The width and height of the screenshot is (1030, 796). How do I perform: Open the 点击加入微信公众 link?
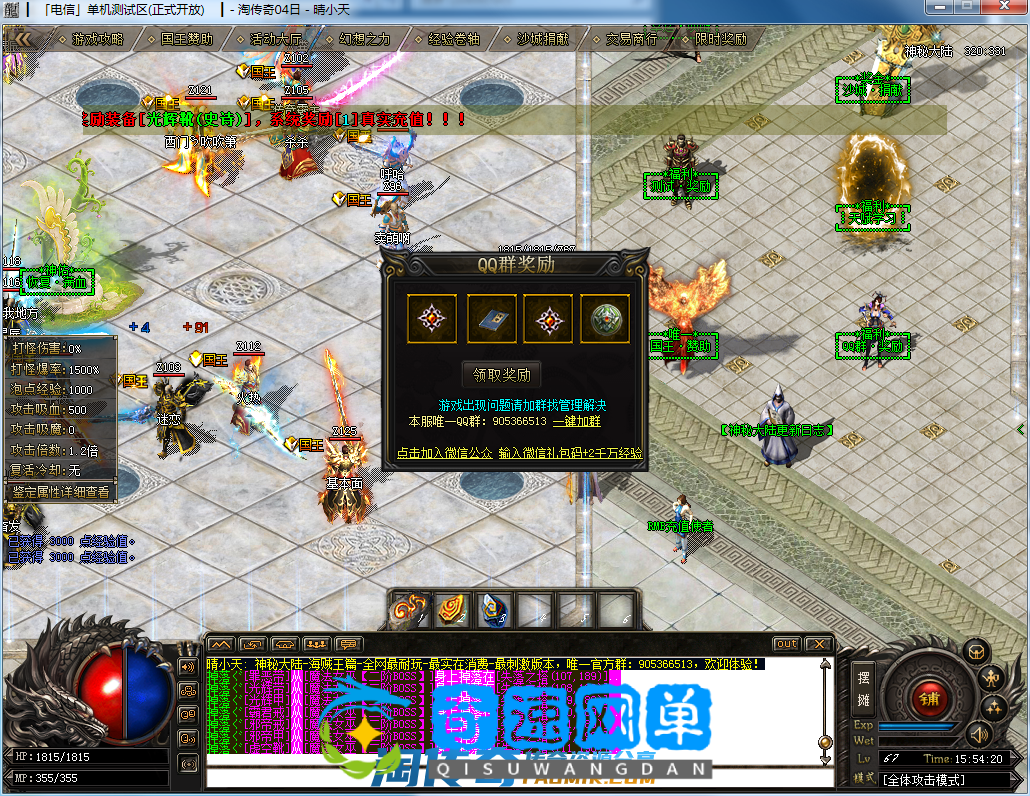444,452
